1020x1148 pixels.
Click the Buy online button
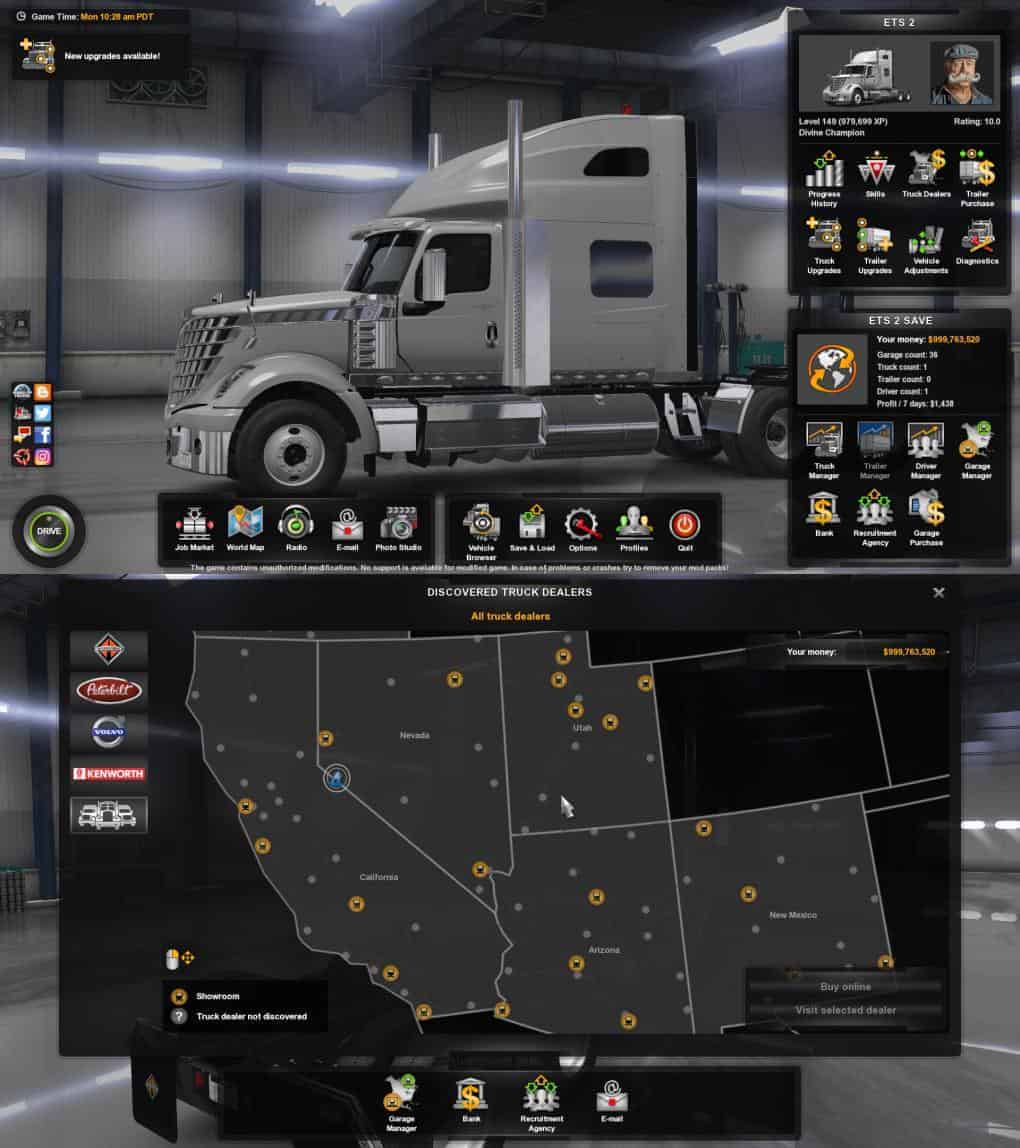point(845,986)
